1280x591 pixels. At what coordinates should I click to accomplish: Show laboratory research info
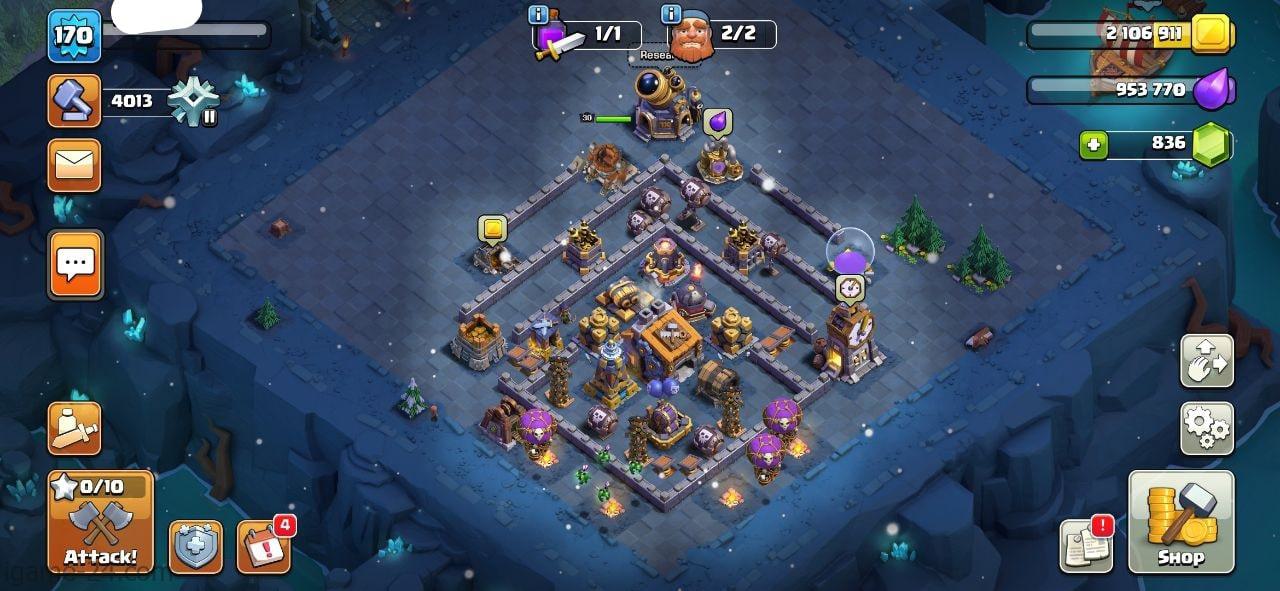pyautogui.click(x=539, y=15)
